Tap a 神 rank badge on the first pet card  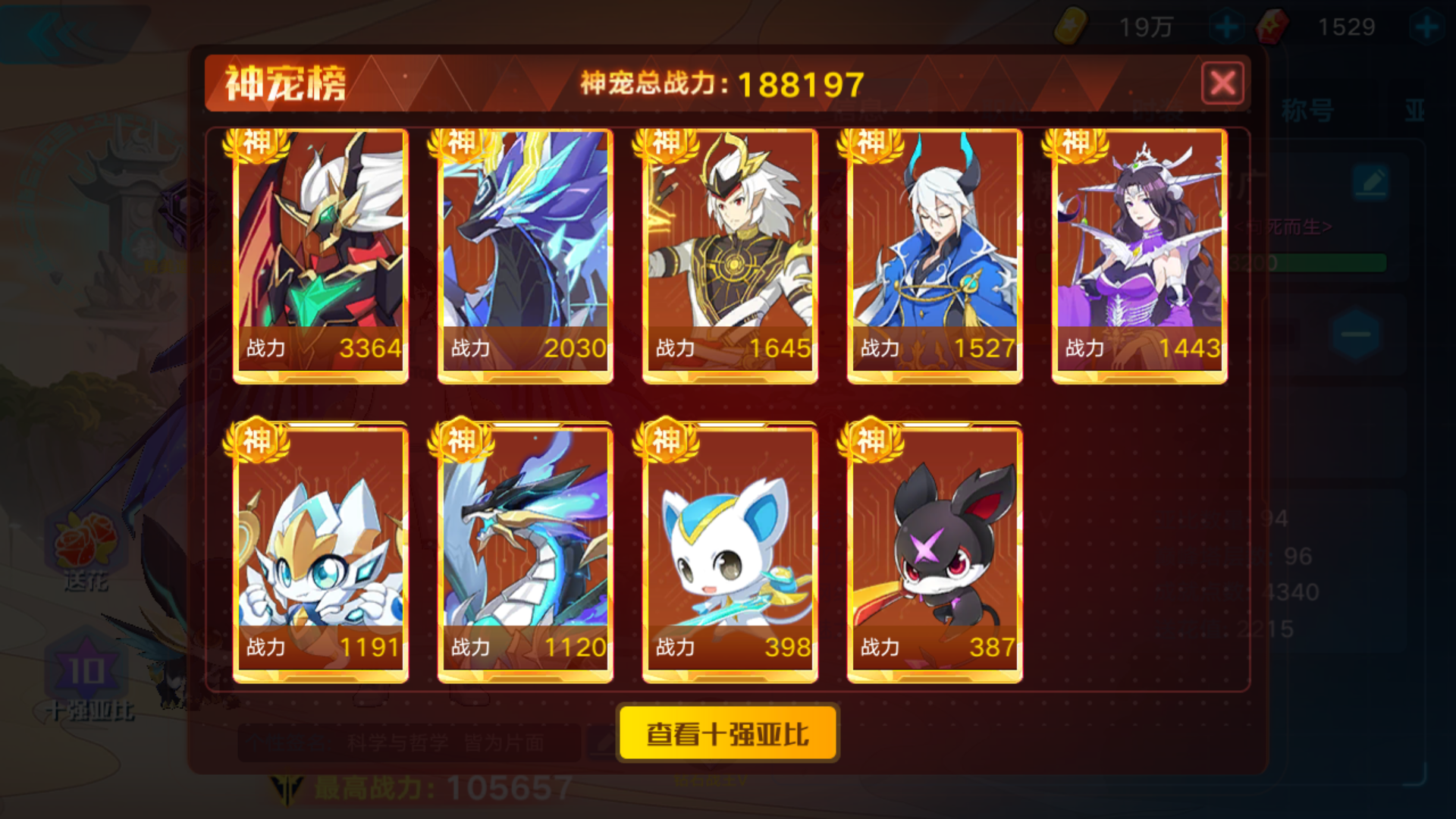254,143
